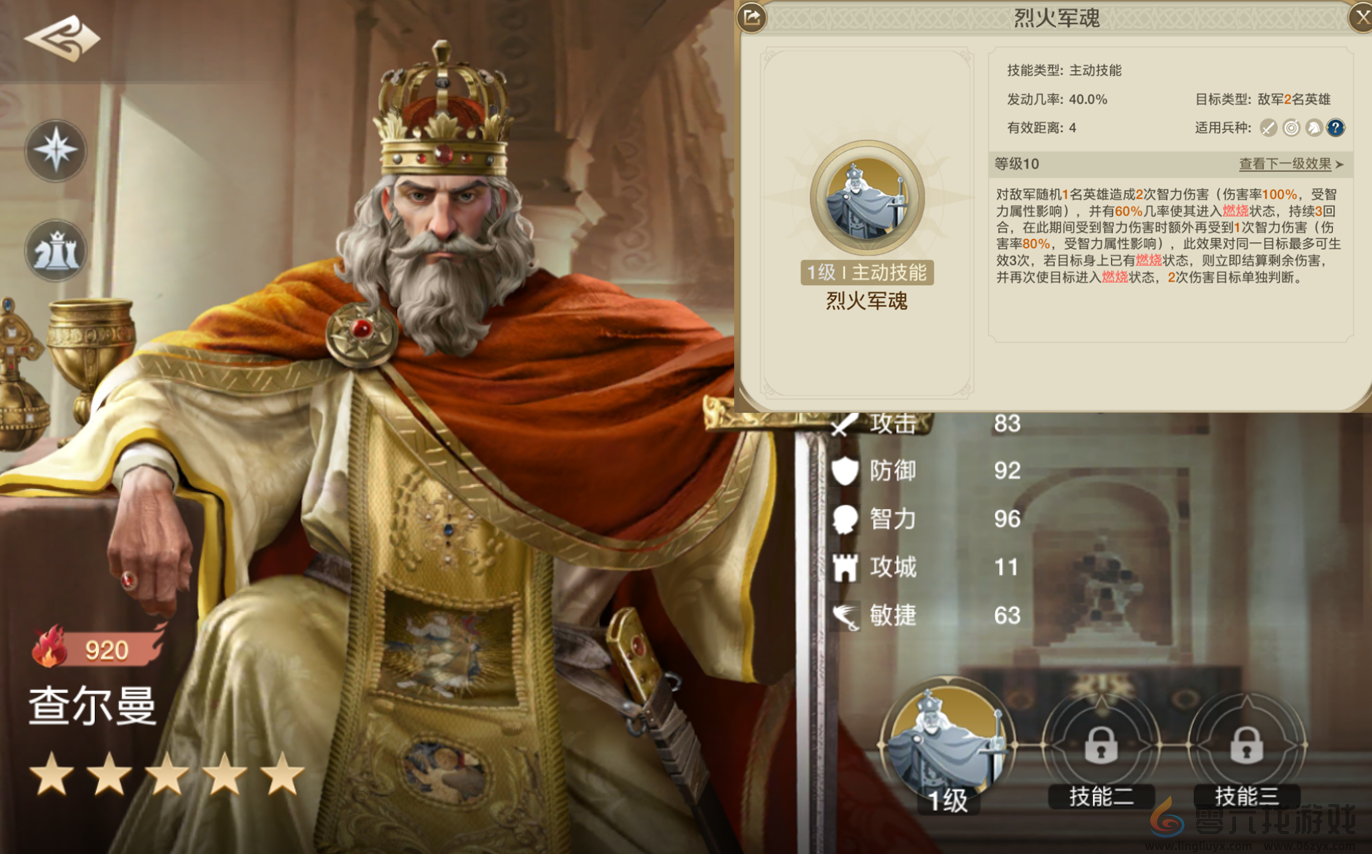Open the 查看下一级效果 link
This screenshot has height=854, width=1372.
pos(1291,164)
